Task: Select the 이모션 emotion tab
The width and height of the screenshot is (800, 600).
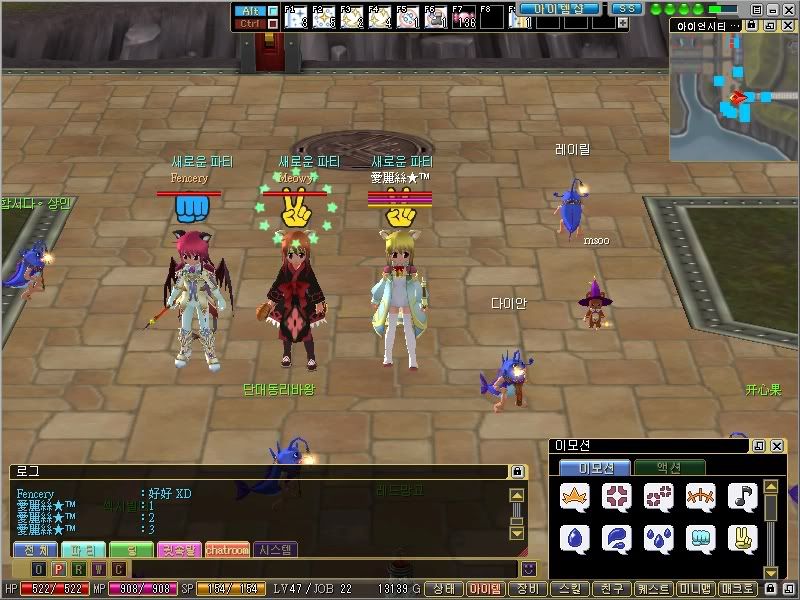Action: pyautogui.click(x=594, y=468)
